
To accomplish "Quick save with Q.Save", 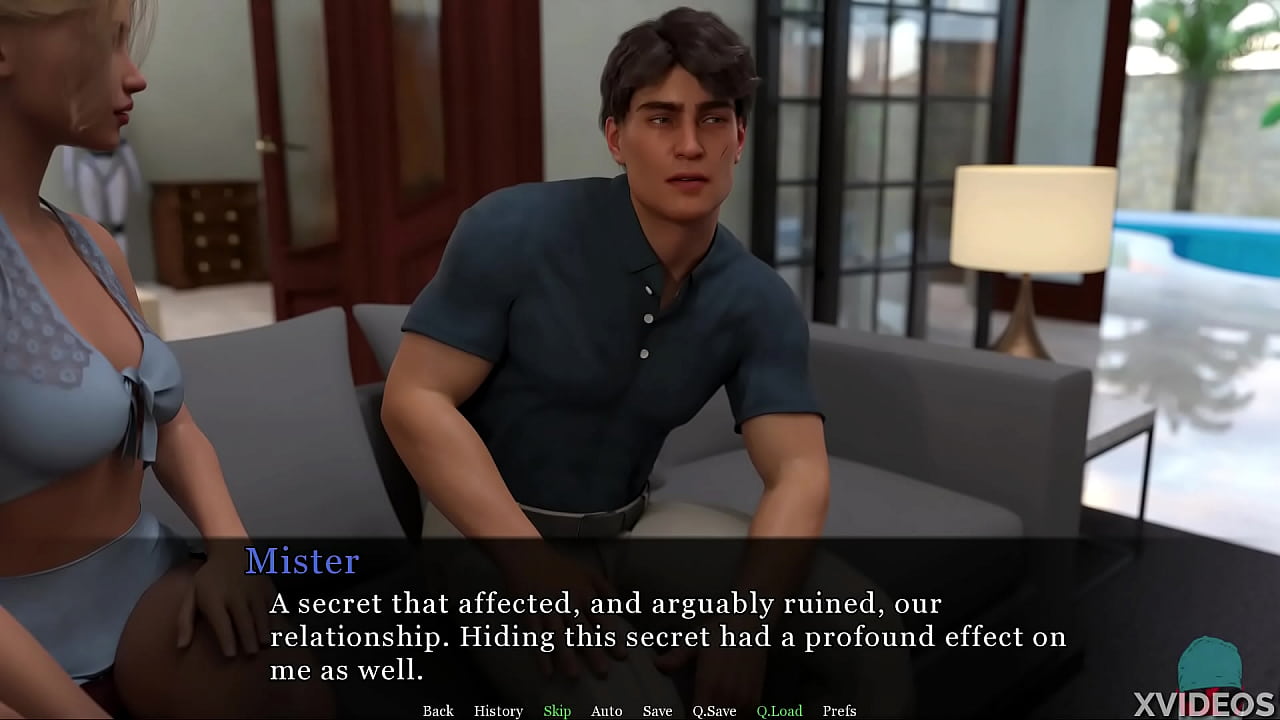I will tap(714, 711).
